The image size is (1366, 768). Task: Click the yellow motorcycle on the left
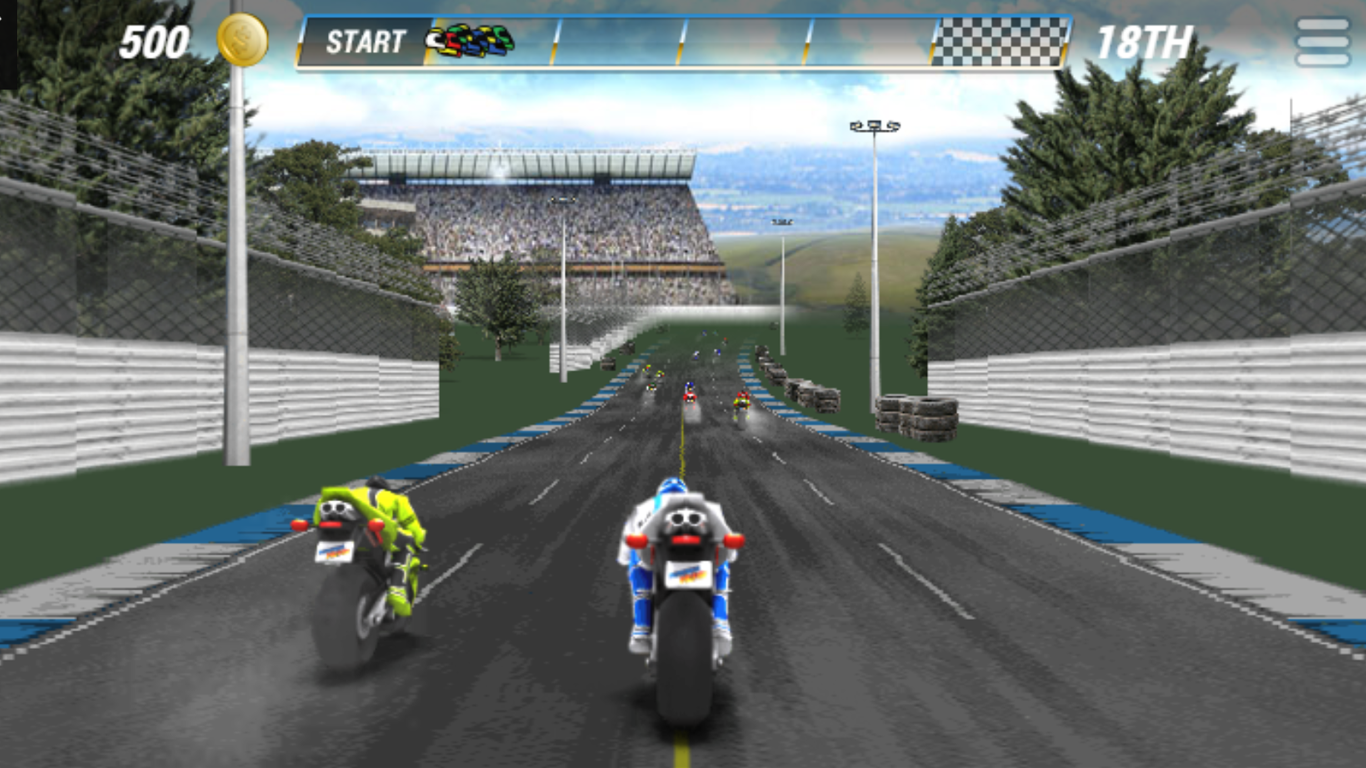click(x=371, y=560)
